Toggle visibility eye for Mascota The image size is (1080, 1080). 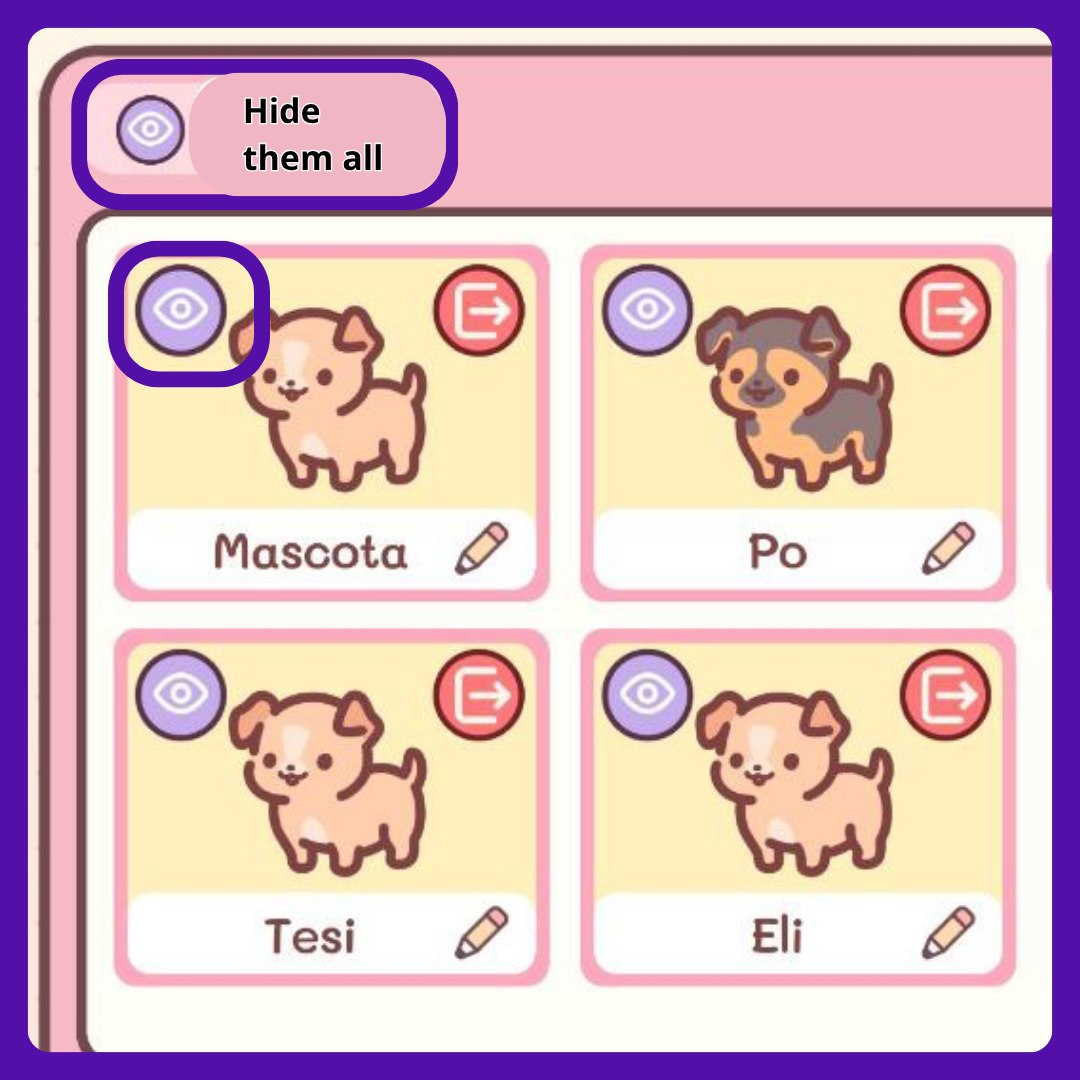click(181, 310)
